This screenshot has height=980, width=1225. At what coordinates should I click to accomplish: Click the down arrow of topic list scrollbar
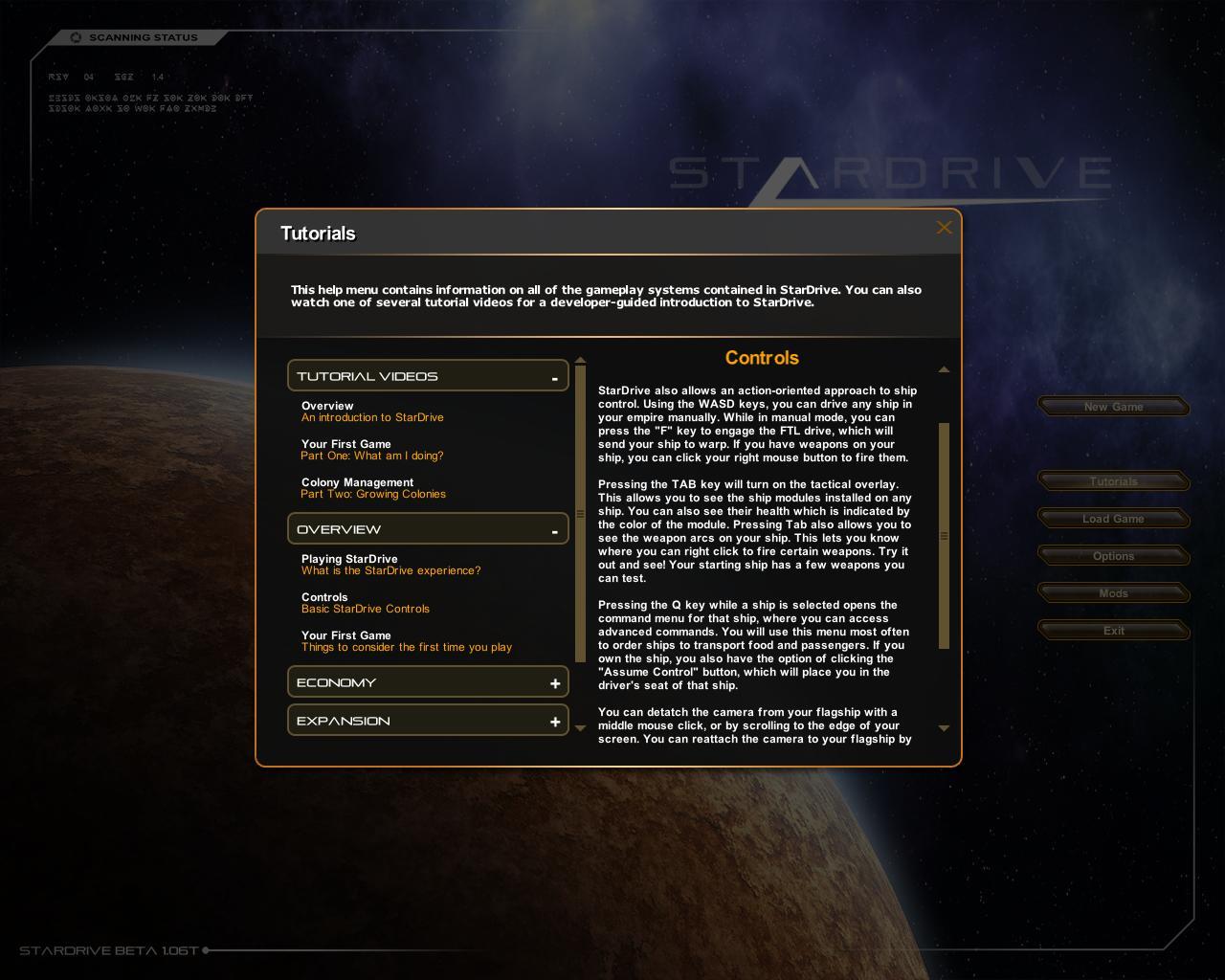pos(580,728)
